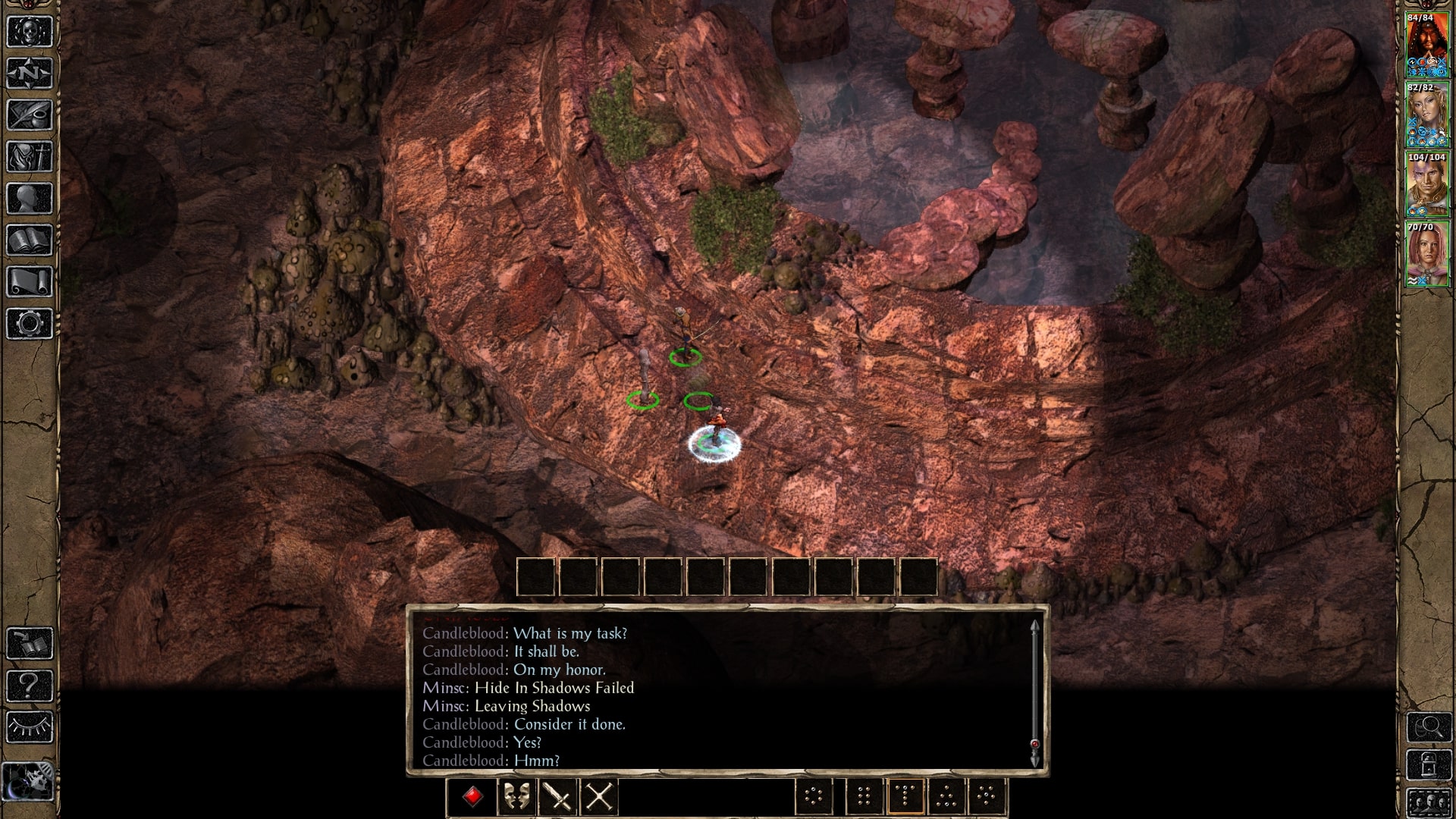Open the priest scroll with the parchment icon

(x=30, y=282)
